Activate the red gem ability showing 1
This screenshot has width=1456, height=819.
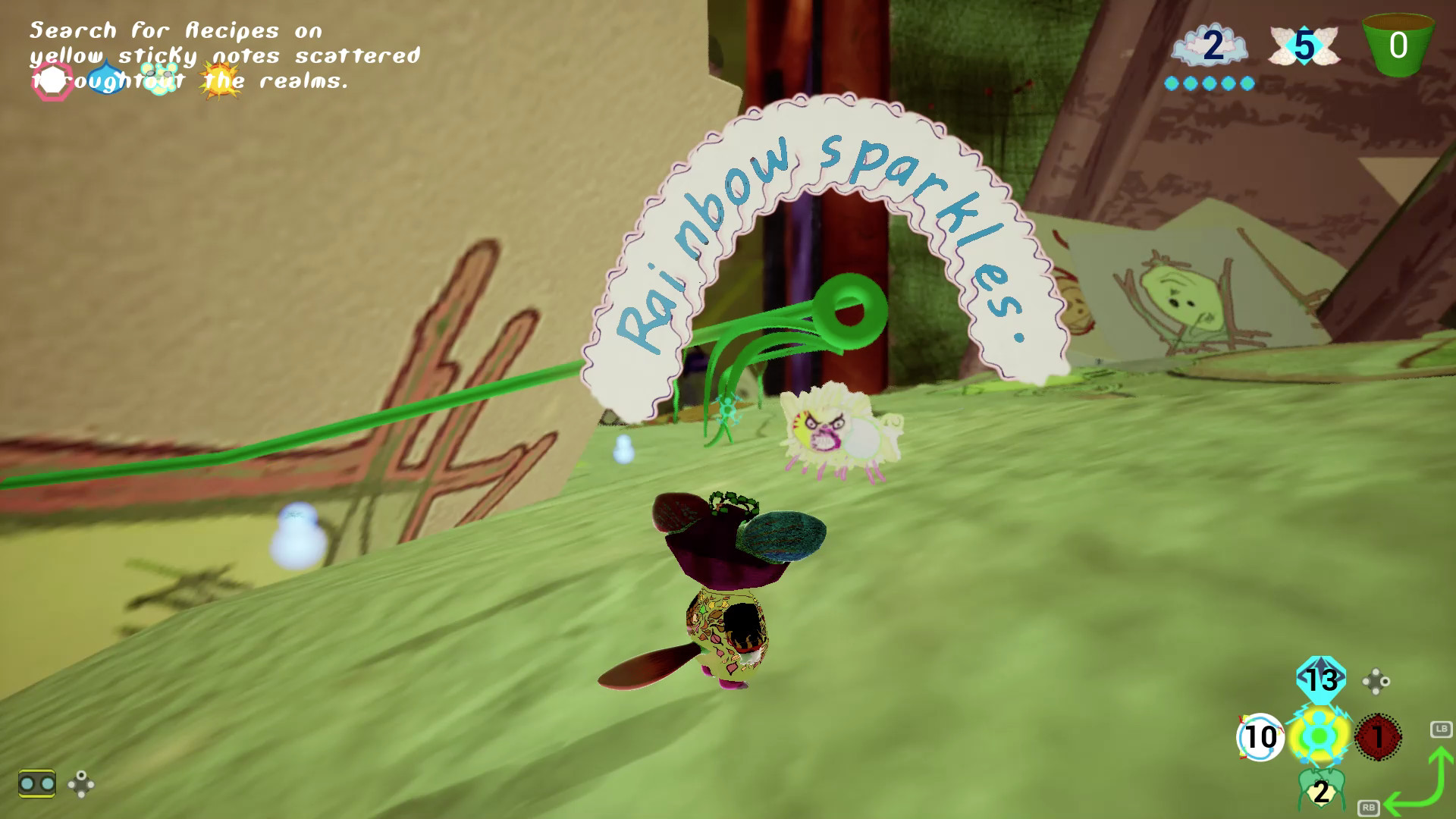click(x=1379, y=736)
